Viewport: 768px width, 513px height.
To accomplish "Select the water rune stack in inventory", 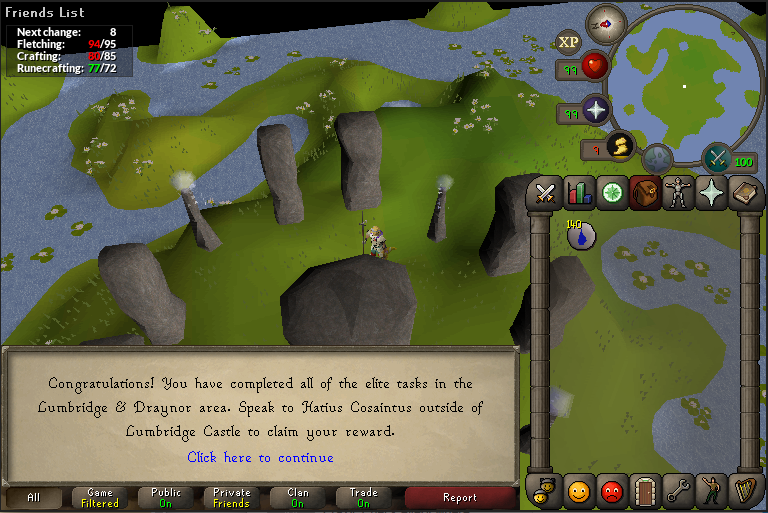I will click(x=581, y=236).
